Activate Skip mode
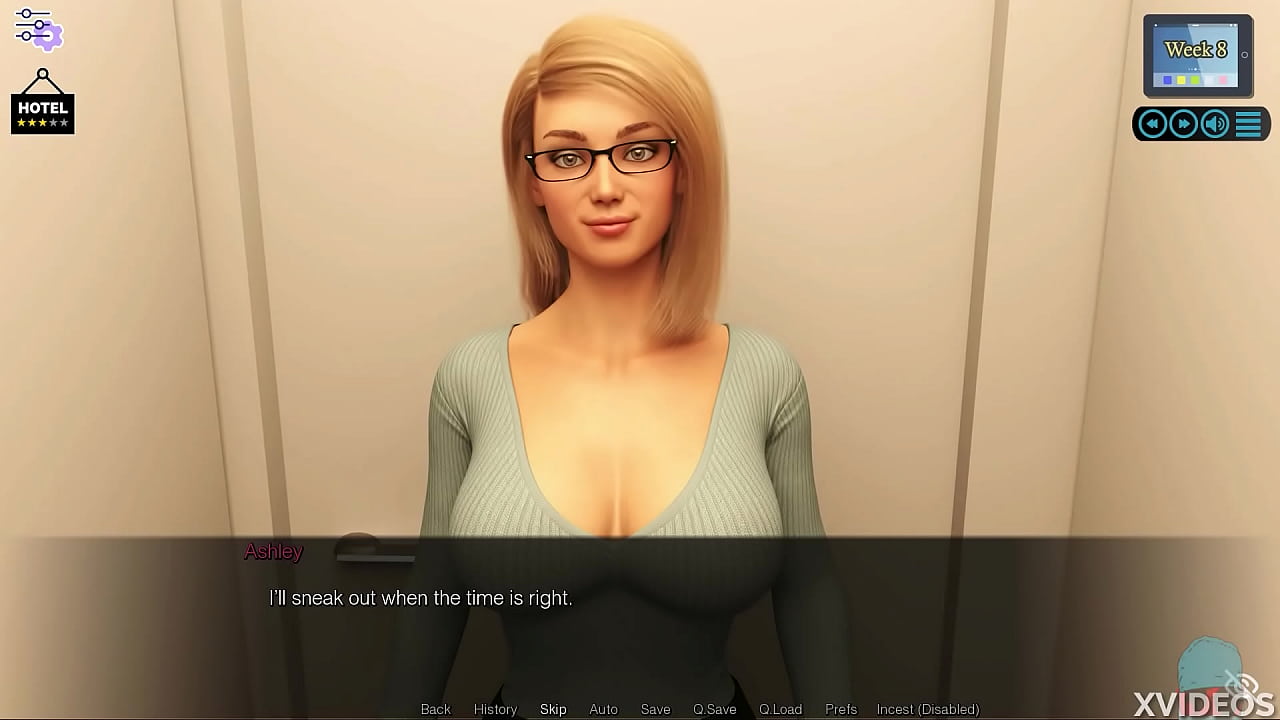Image resolution: width=1280 pixels, height=720 pixels. pyautogui.click(x=553, y=709)
